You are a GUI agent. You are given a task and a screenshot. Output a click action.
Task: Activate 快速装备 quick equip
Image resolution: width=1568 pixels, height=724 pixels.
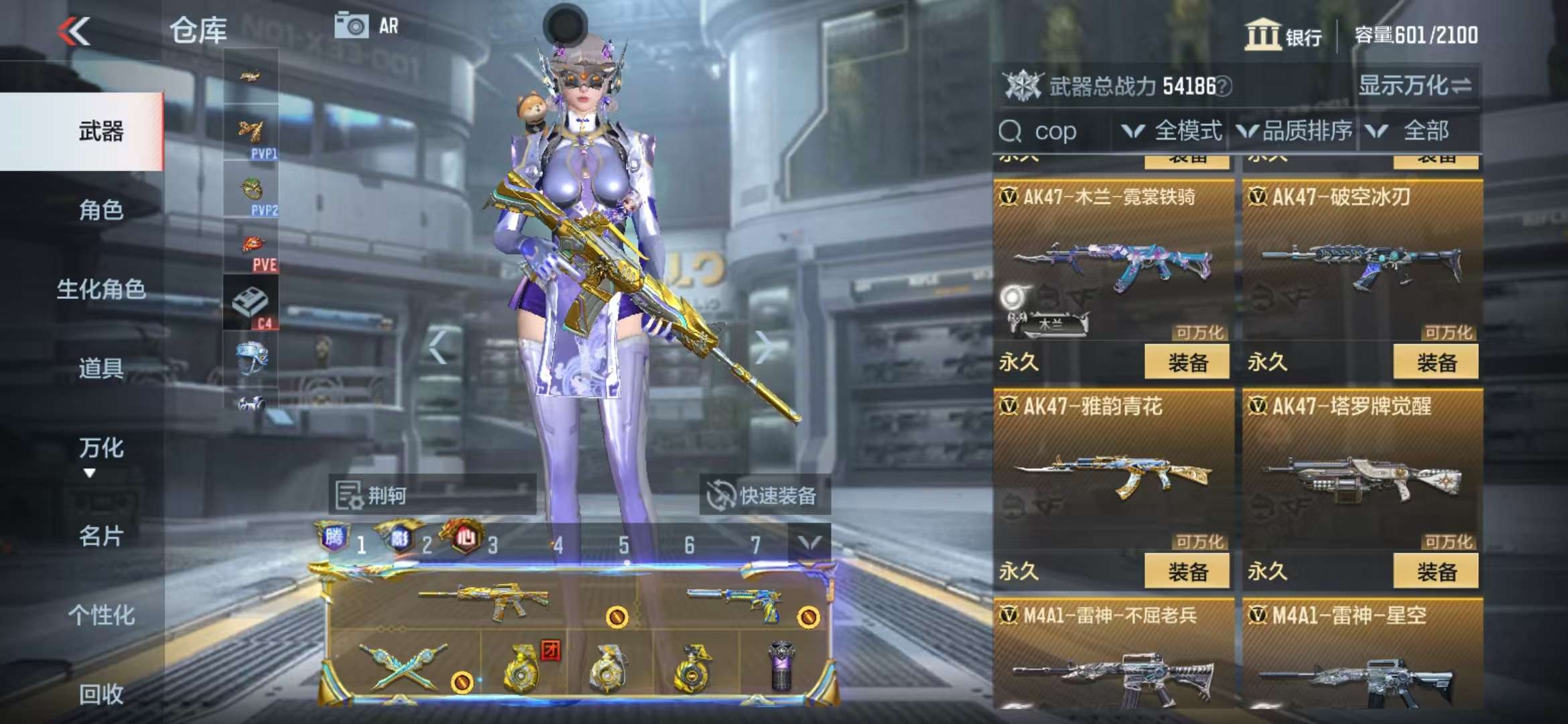coord(764,496)
